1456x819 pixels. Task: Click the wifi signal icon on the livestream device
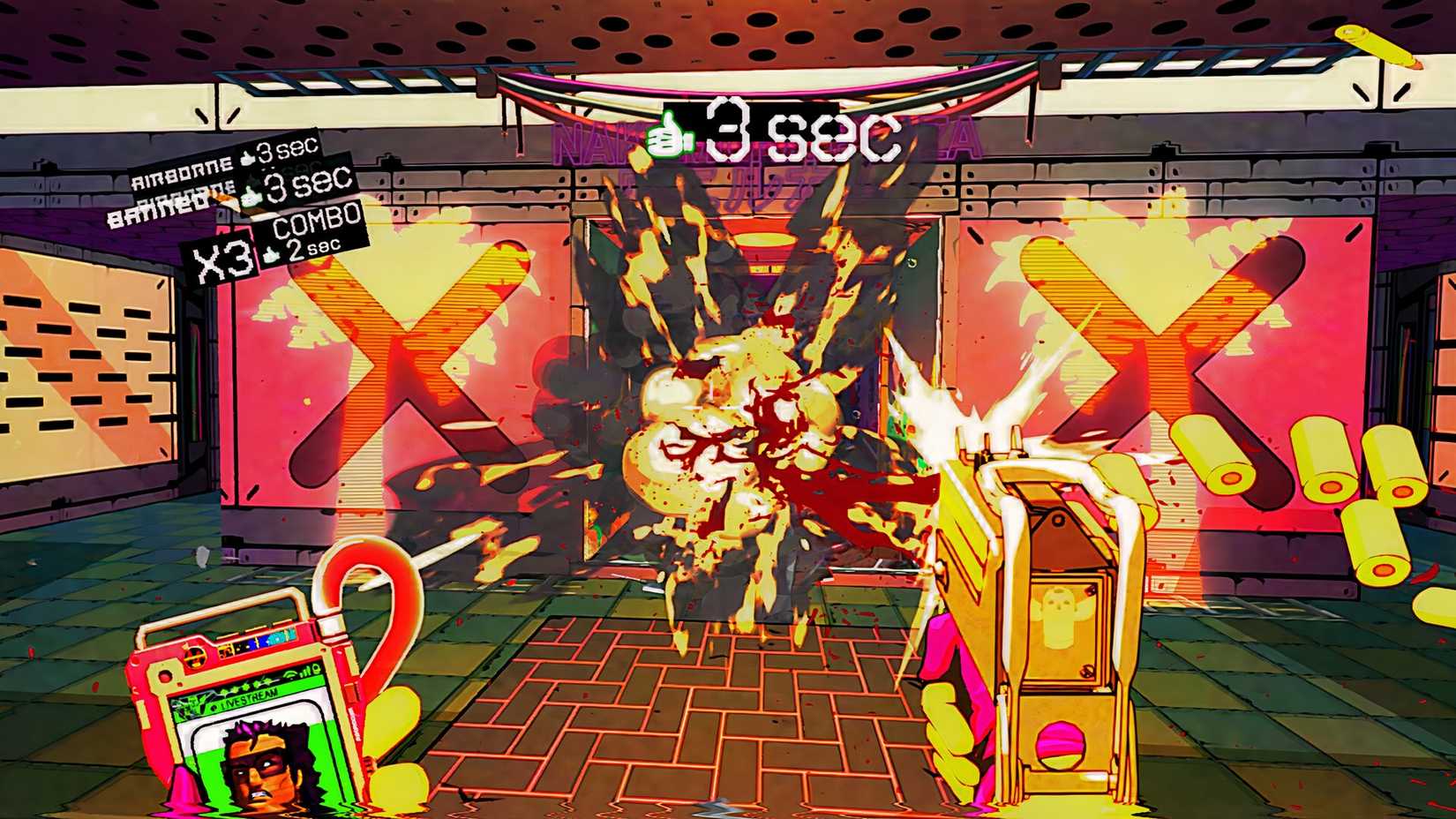coord(289,674)
